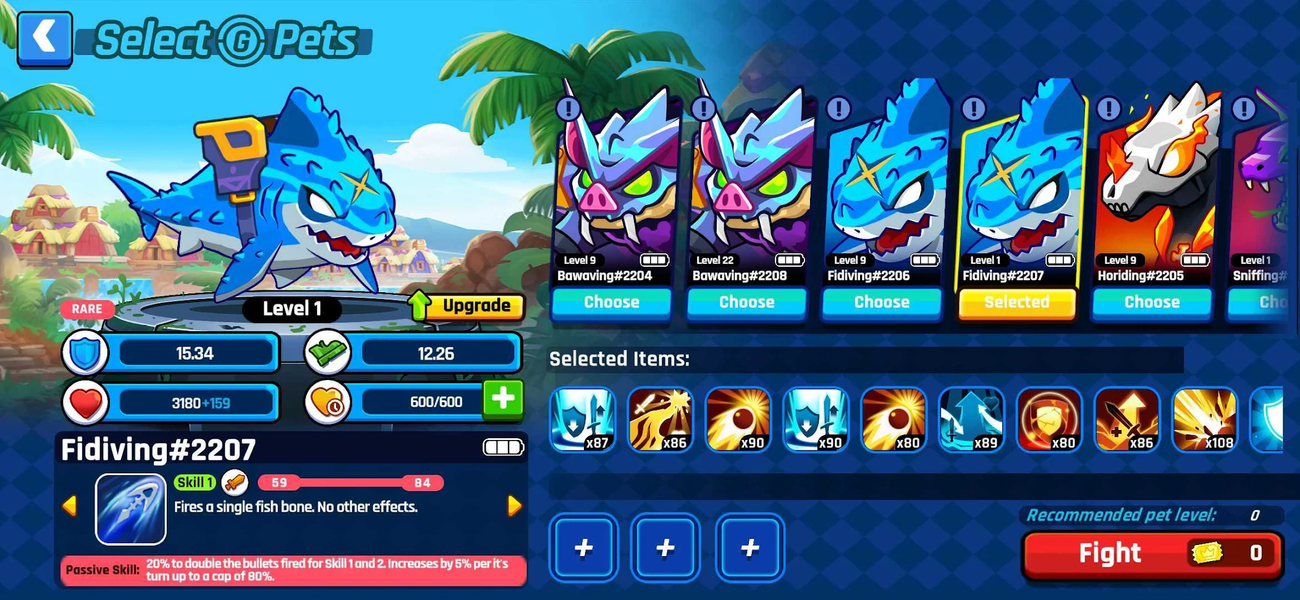The image size is (1300, 600).
Task: Select the x87 shield sword item
Action: click(x=581, y=419)
